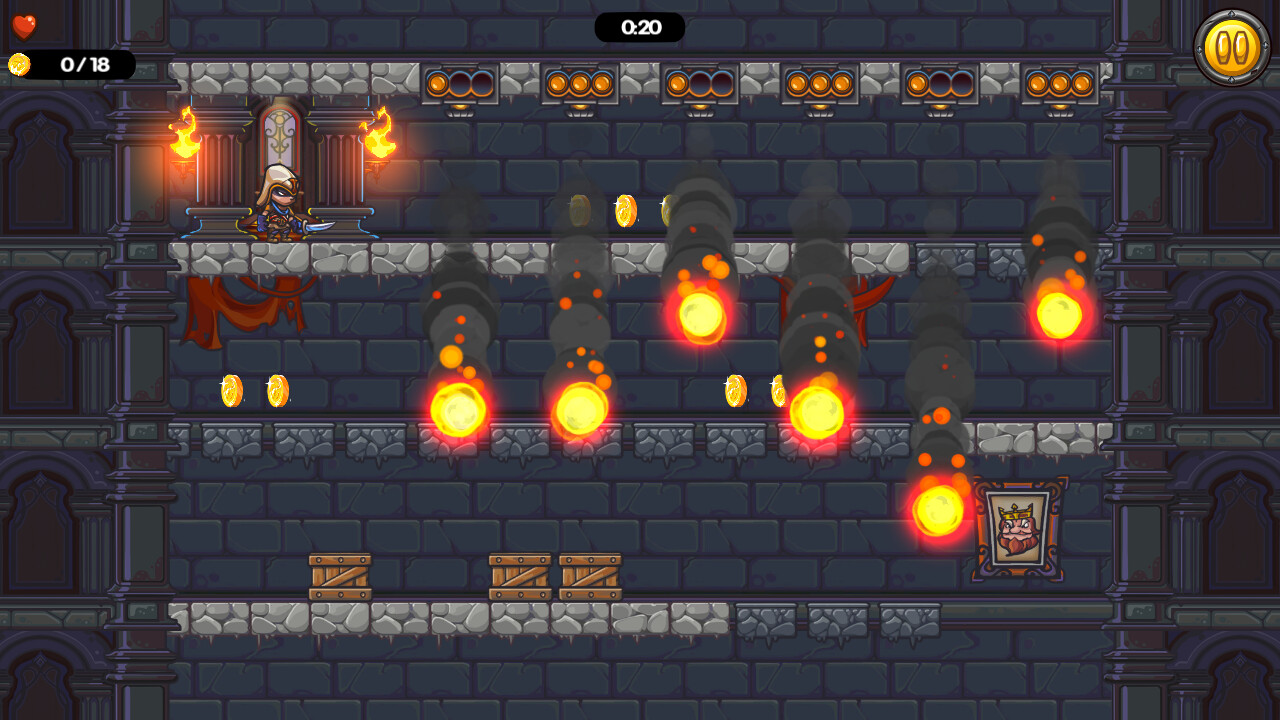The height and width of the screenshot is (720, 1280).
Task: Pause the game with the gold button
Action: 1231,47
